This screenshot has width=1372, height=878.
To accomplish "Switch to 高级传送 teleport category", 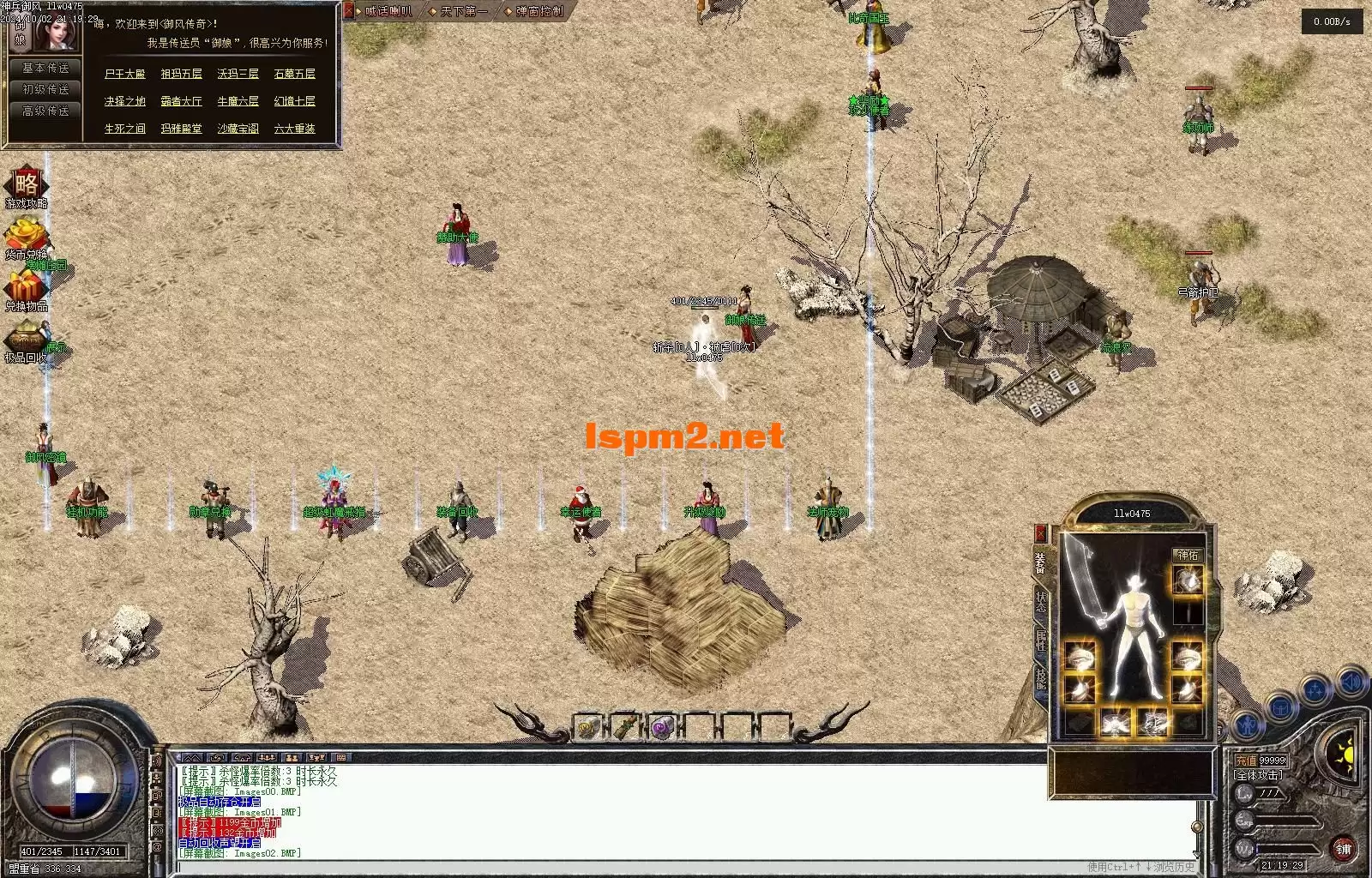I will coord(45,111).
